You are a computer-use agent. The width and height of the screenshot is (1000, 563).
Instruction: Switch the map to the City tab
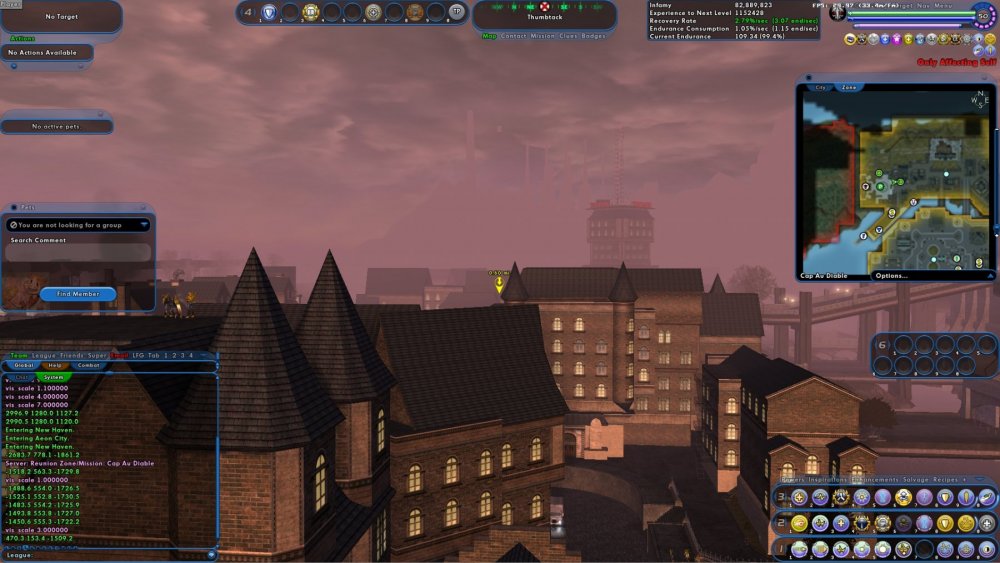click(x=821, y=88)
